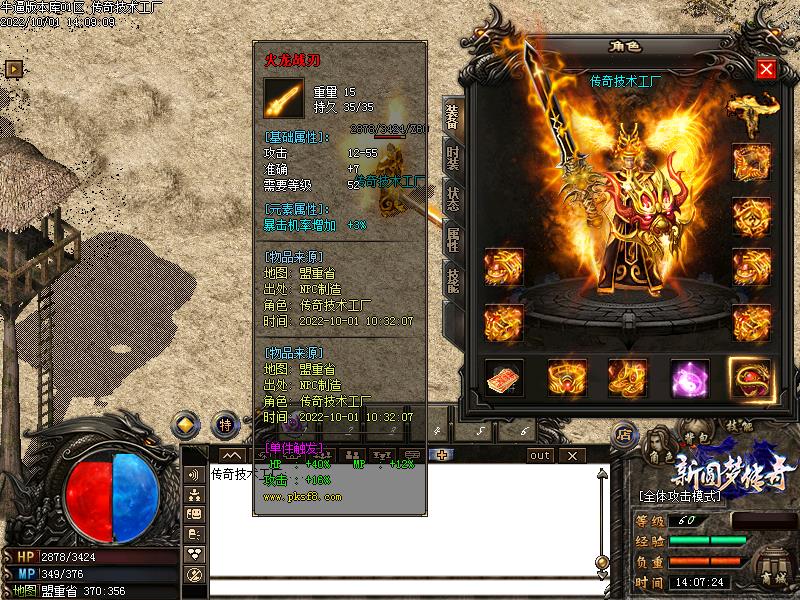Choose the highlighted red swirl gem slot

click(x=750, y=377)
